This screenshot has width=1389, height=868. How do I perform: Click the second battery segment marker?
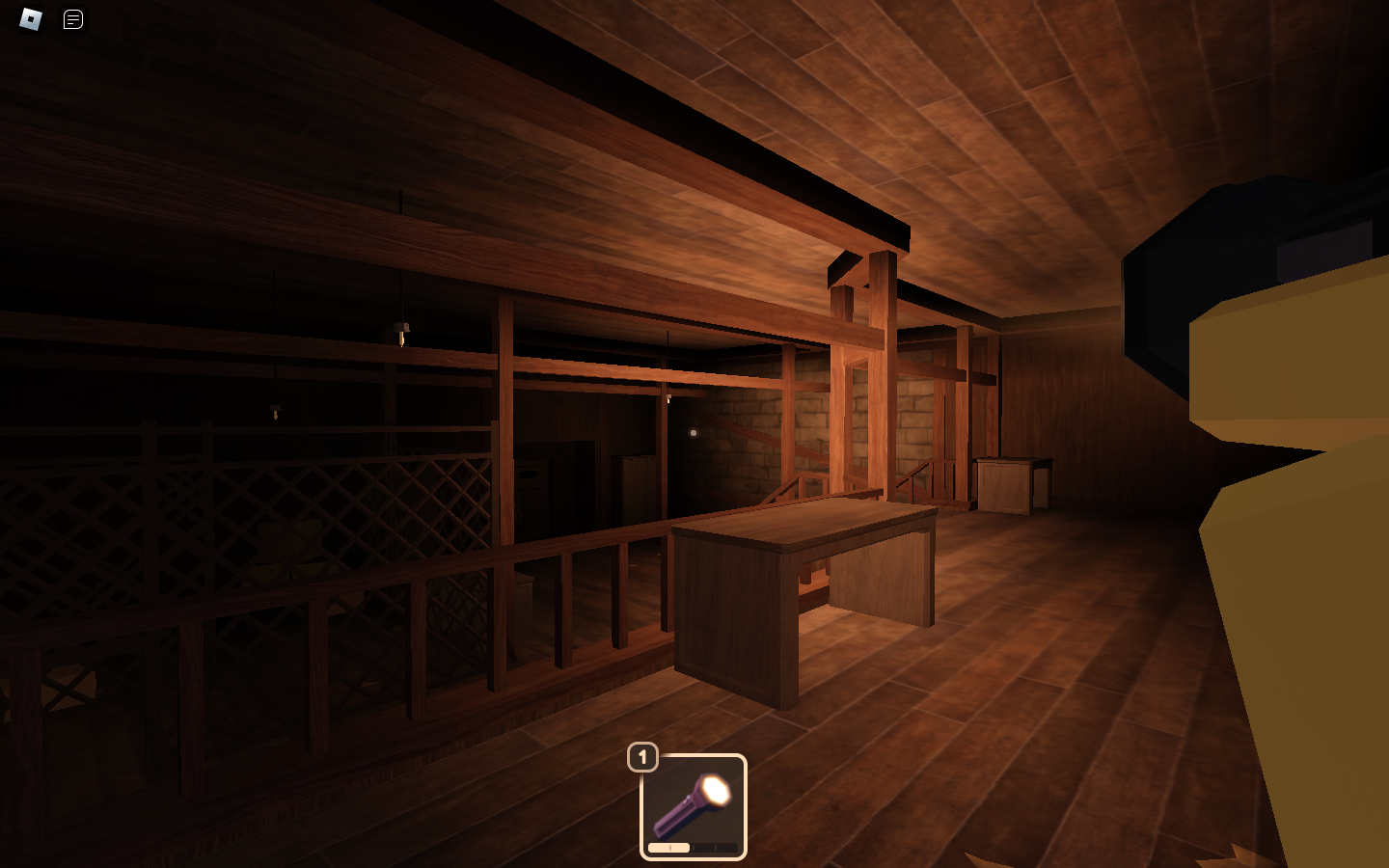(x=693, y=847)
